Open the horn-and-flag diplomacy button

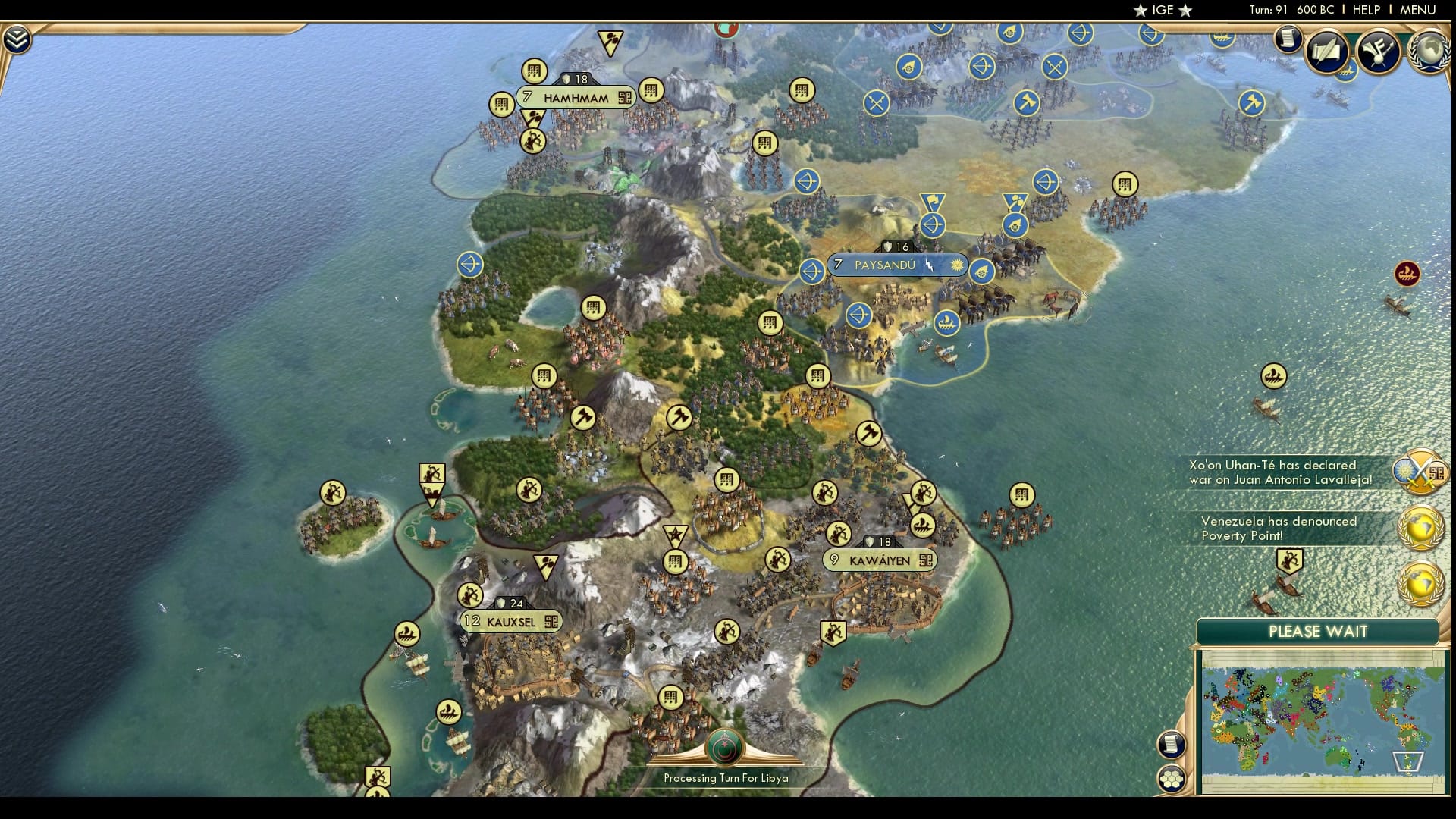tap(1378, 52)
